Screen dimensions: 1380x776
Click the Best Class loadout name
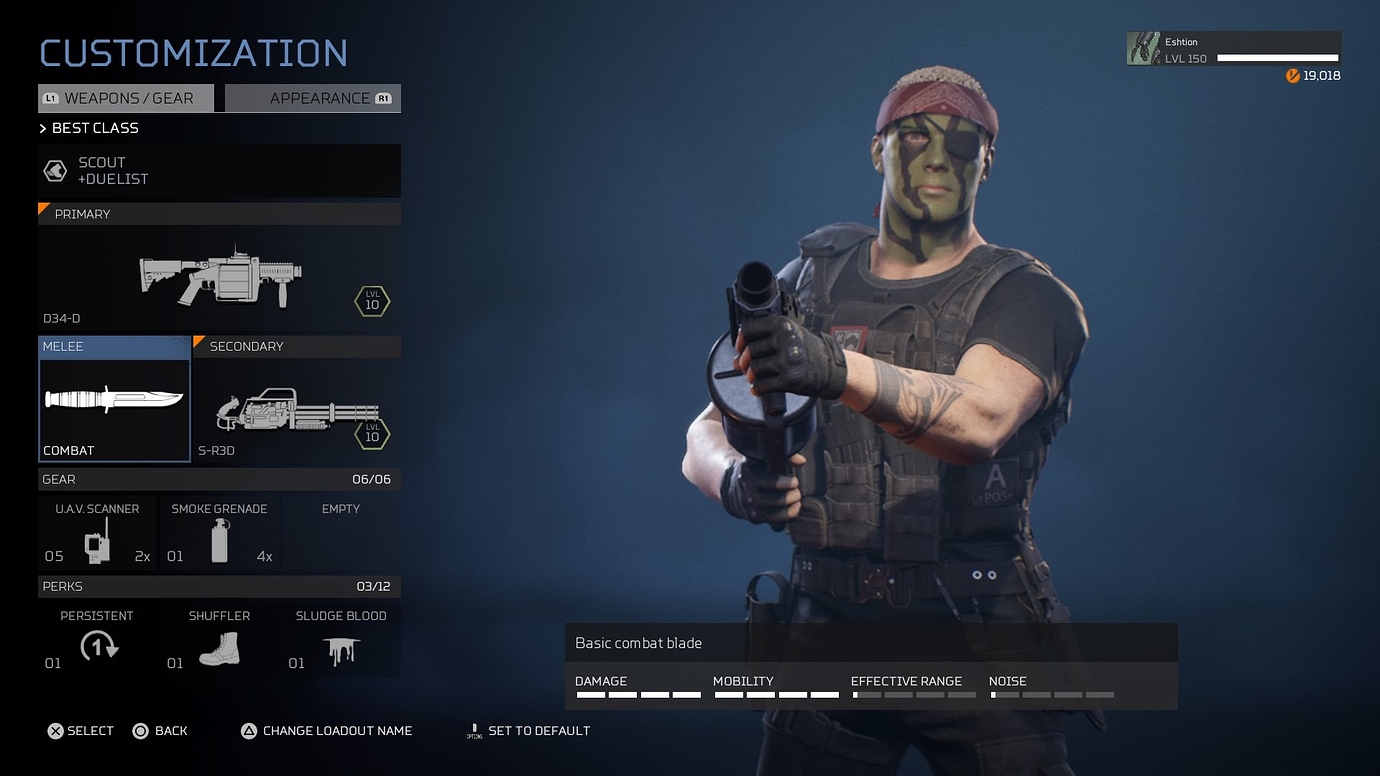[95, 128]
